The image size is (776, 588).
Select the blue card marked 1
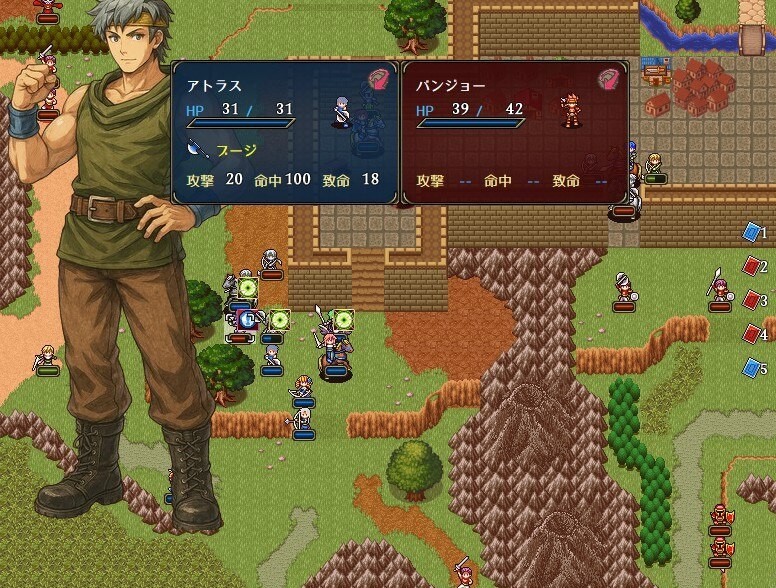(x=752, y=233)
